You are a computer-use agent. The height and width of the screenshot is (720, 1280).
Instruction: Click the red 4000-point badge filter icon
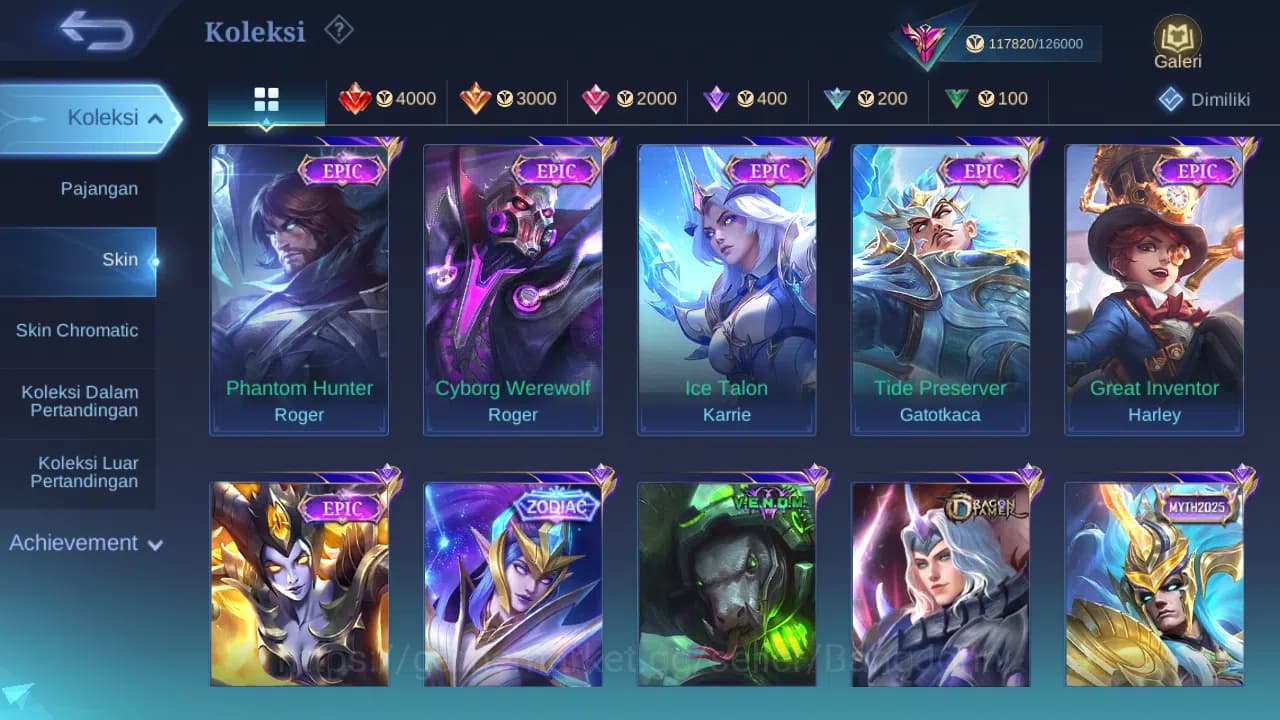357,100
